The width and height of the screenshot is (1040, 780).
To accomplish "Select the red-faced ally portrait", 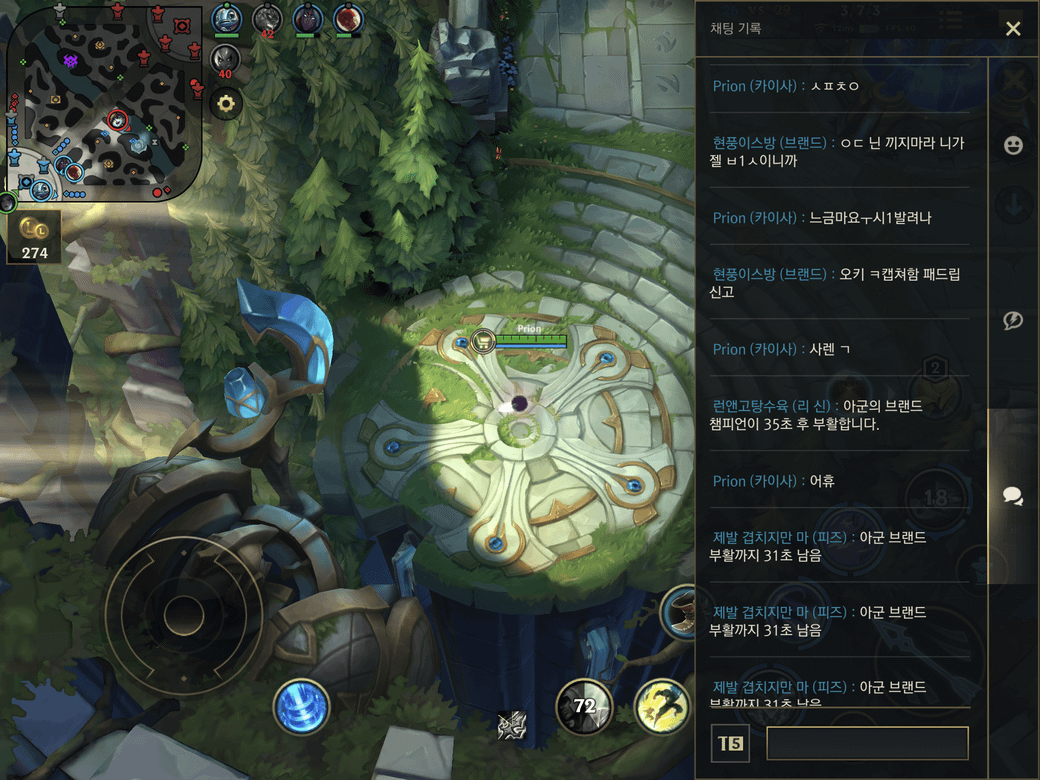I will click(x=348, y=18).
